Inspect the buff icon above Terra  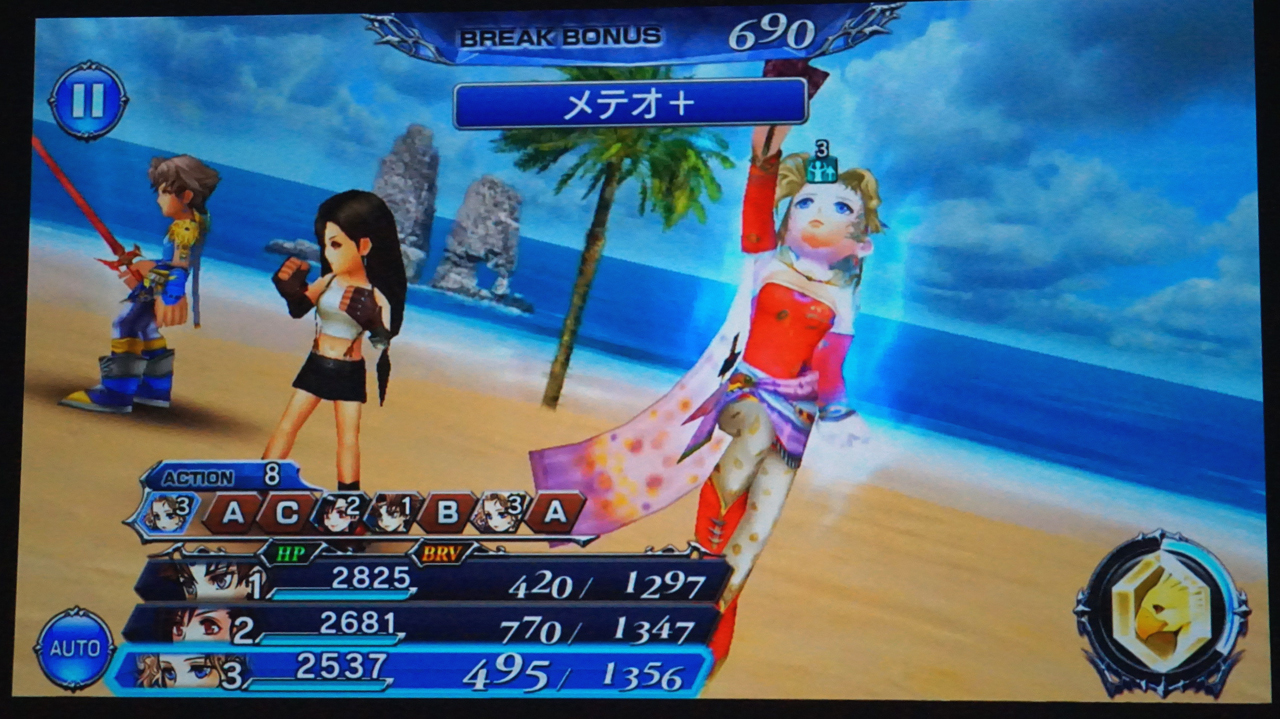click(822, 166)
